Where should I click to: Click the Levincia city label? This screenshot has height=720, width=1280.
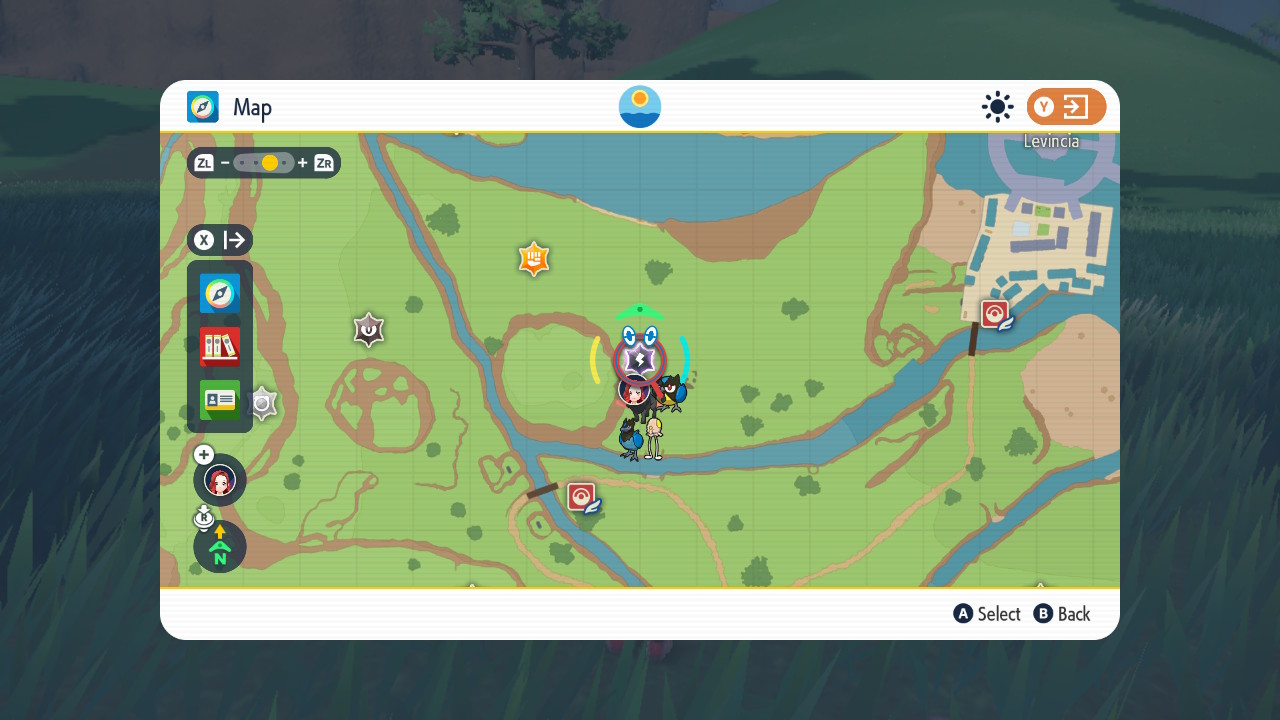[1051, 141]
